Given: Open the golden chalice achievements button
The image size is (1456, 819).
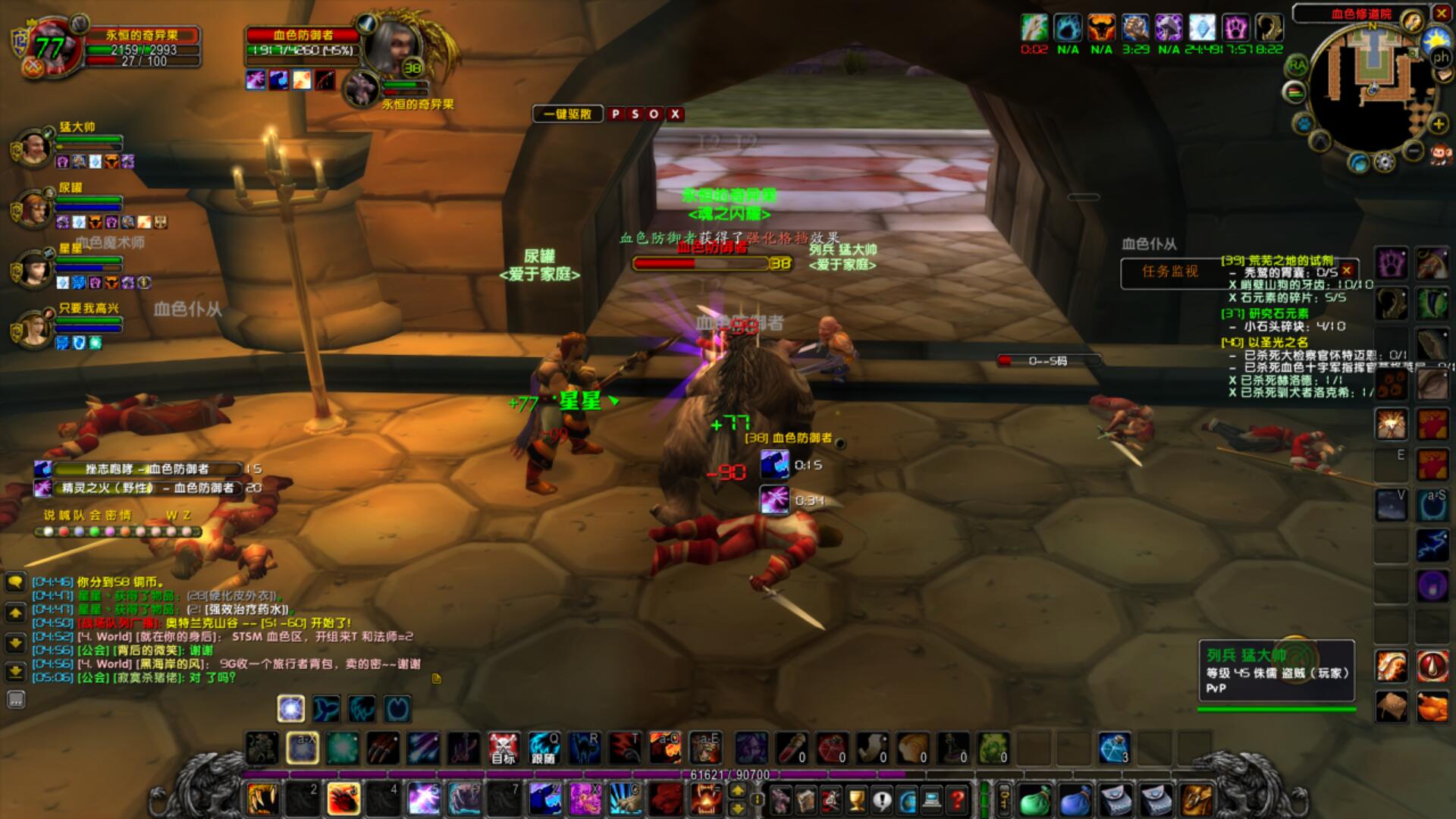Looking at the screenshot, I should click(x=856, y=799).
